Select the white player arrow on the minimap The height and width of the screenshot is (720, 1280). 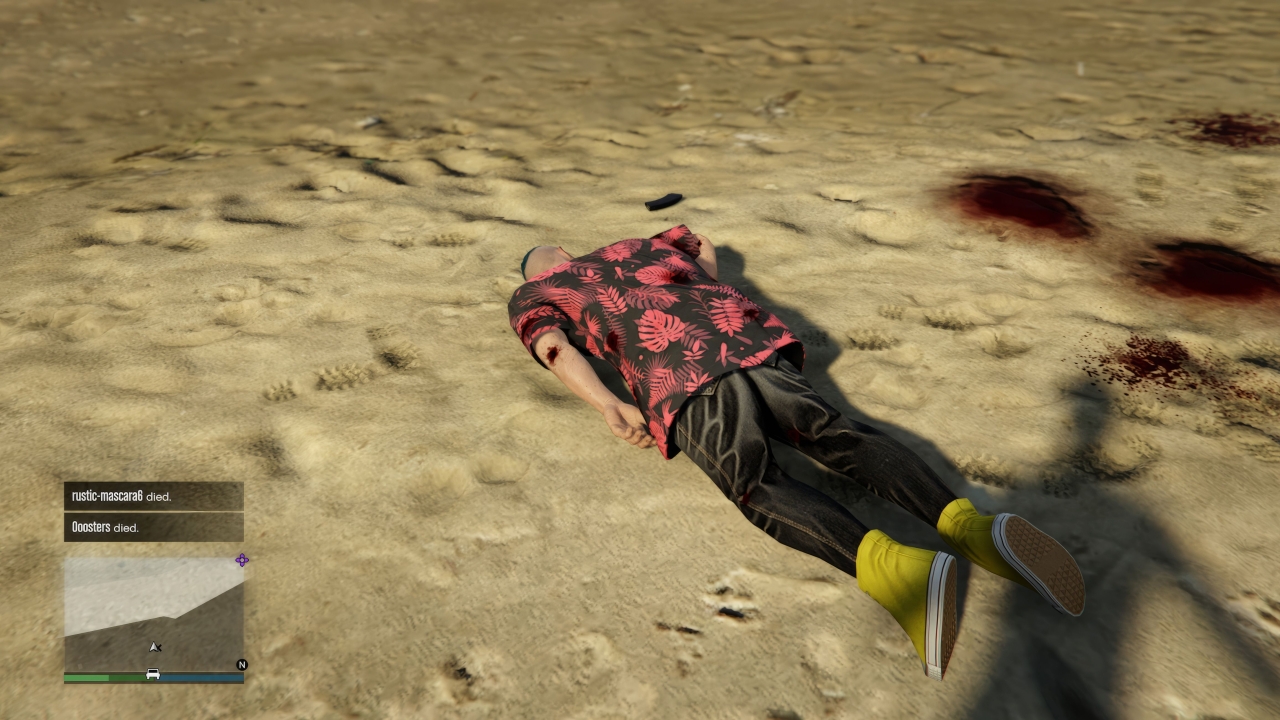click(x=155, y=647)
